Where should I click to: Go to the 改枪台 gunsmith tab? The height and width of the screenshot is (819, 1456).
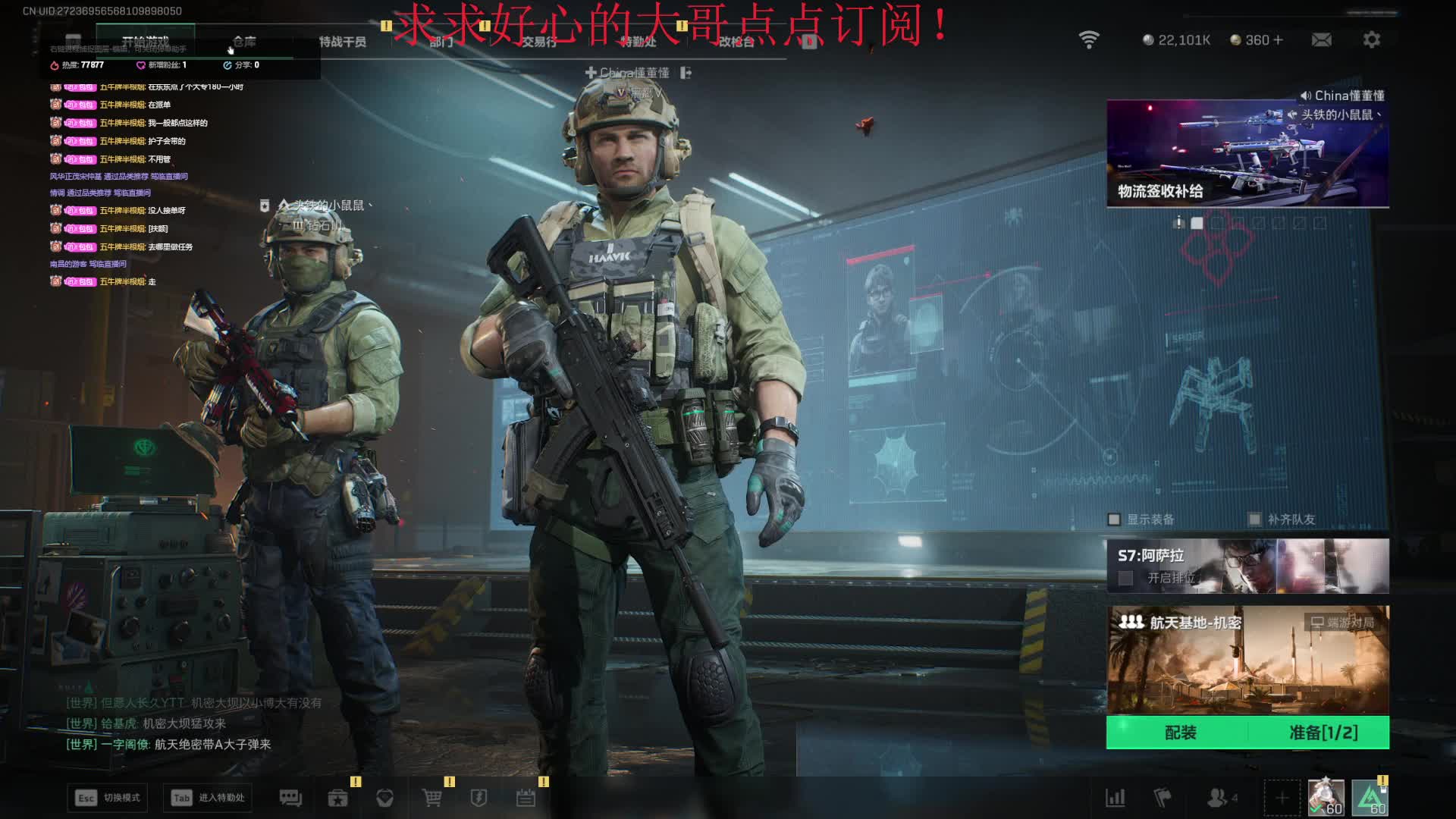point(736,42)
